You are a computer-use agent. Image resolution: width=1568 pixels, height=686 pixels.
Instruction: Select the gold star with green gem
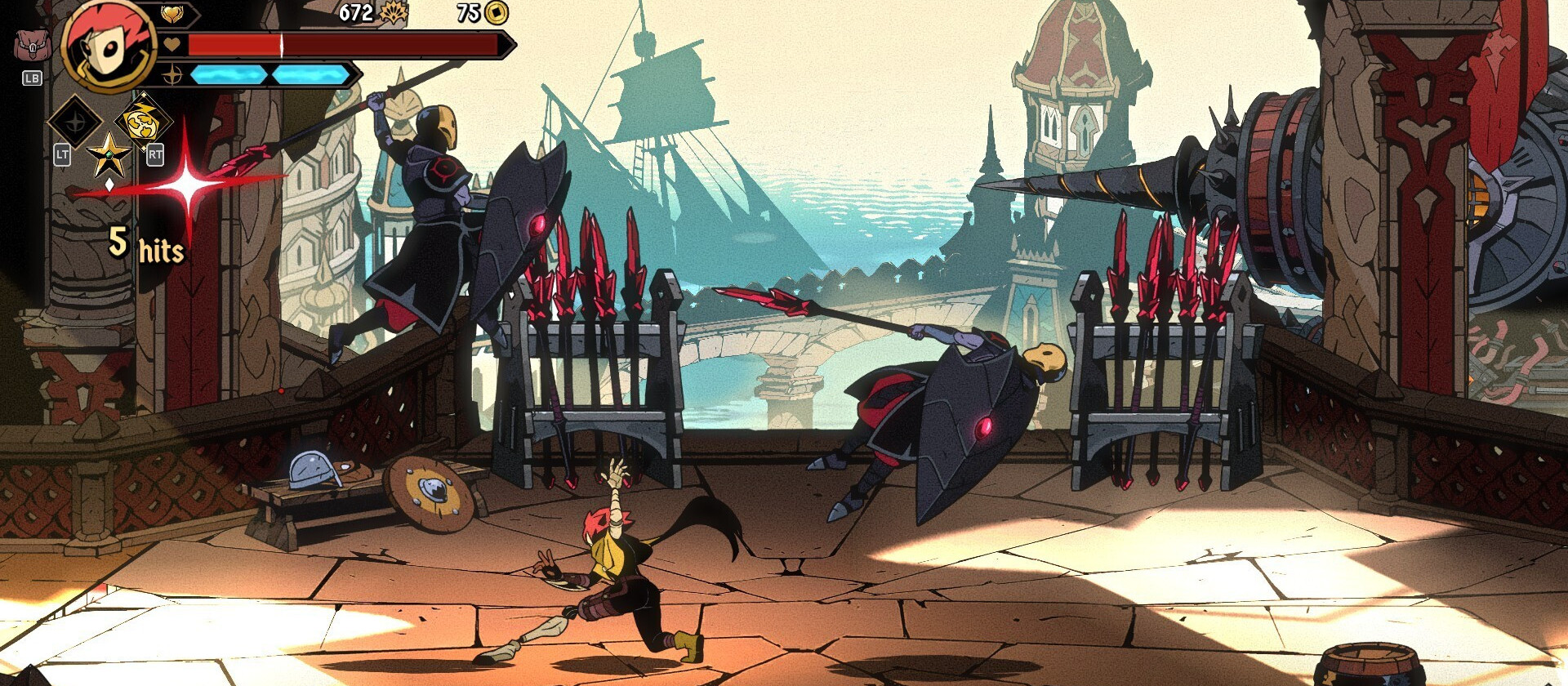click(109, 155)
